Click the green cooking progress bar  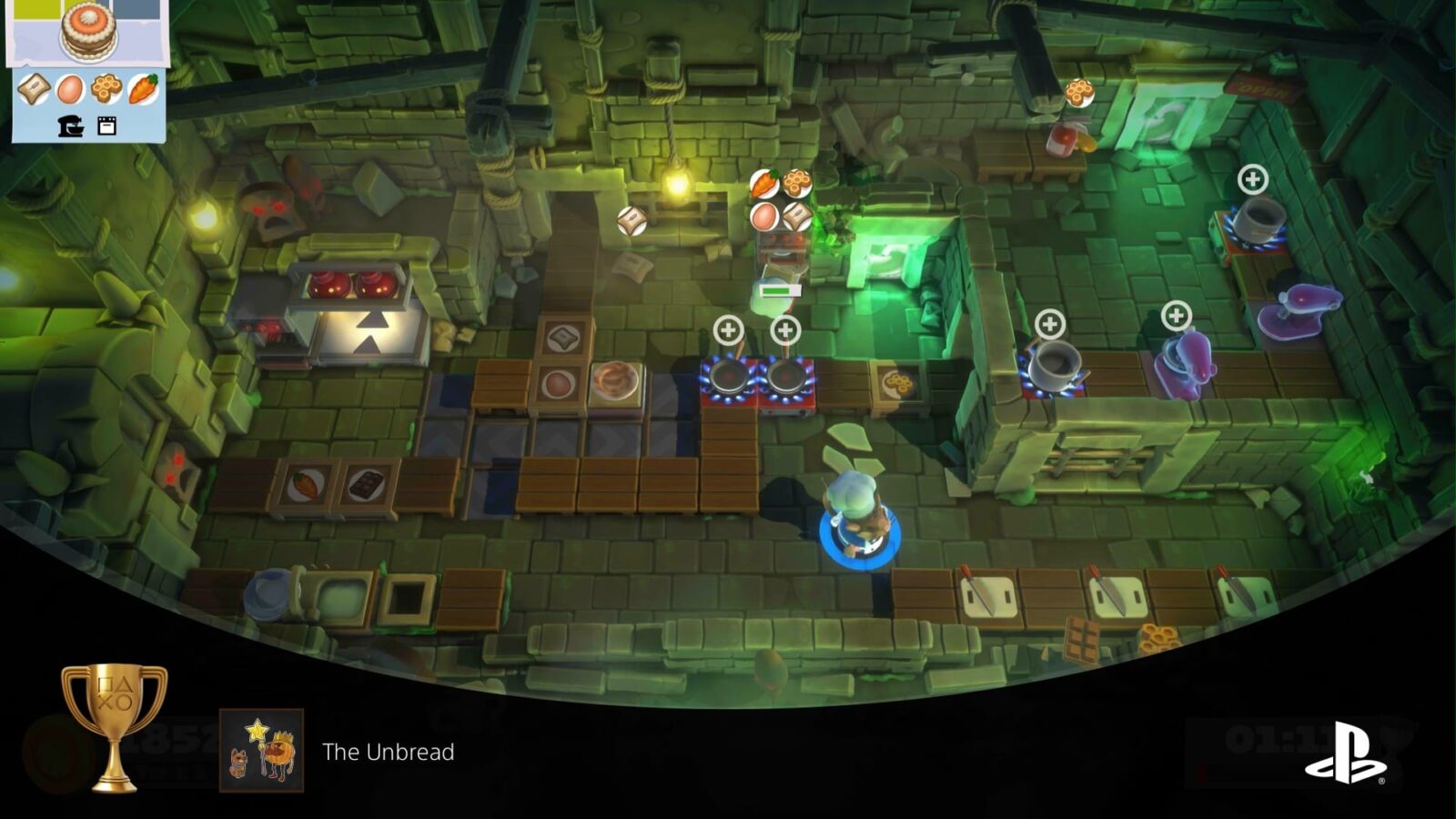780,290
